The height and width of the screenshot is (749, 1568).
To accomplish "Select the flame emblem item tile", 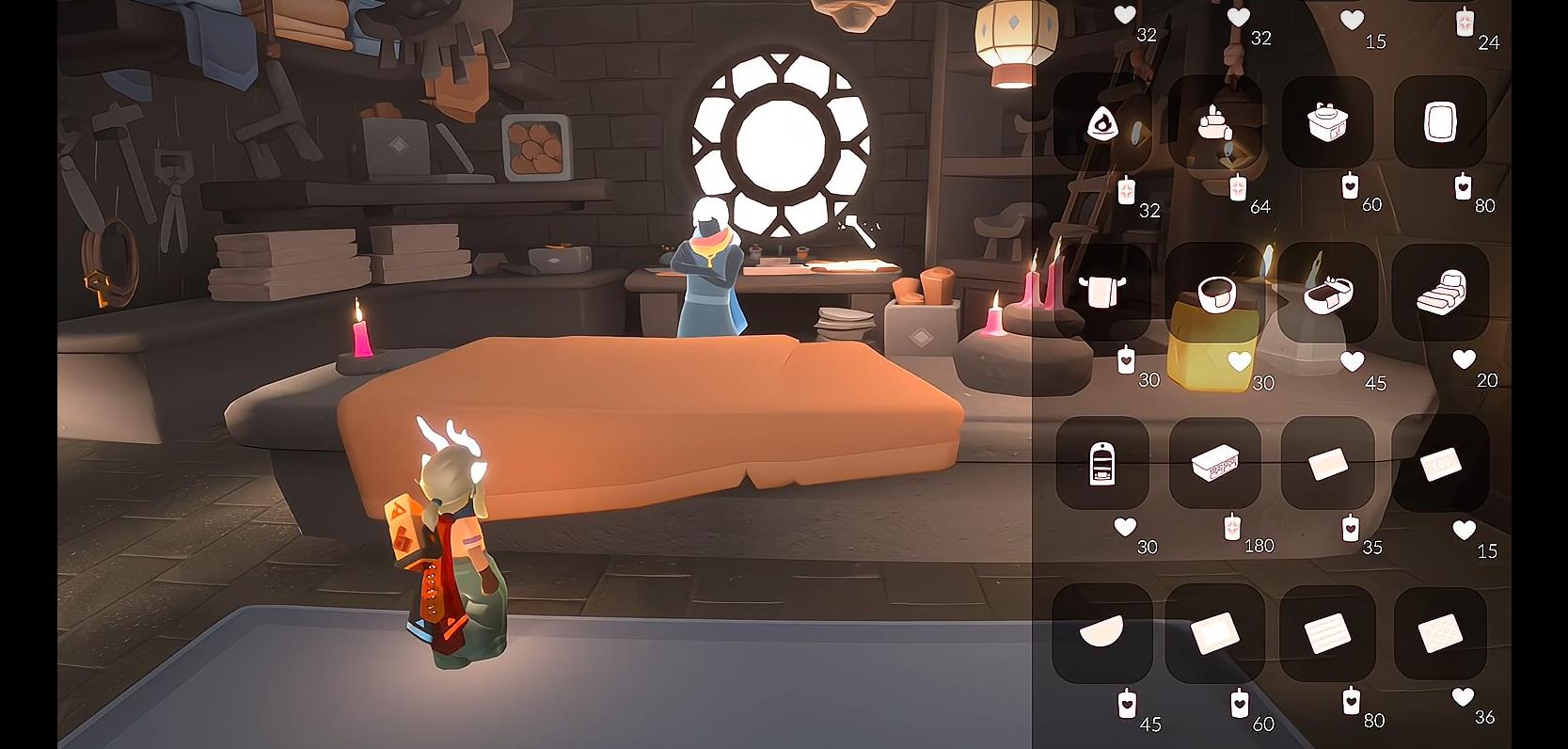I will tap(1102, 123).
